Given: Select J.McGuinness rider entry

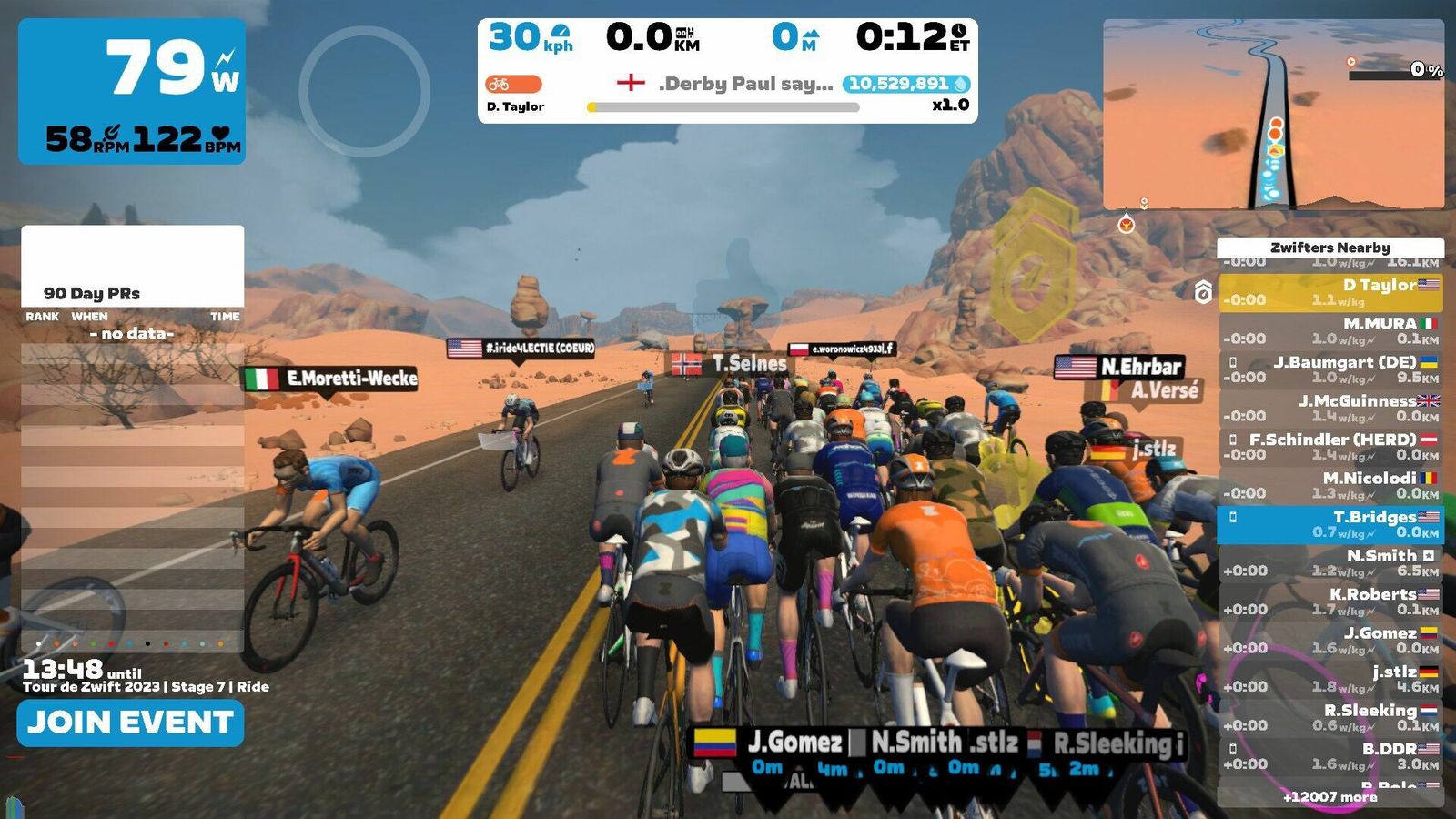Looking at the screenshot, I should point(1330,409).
